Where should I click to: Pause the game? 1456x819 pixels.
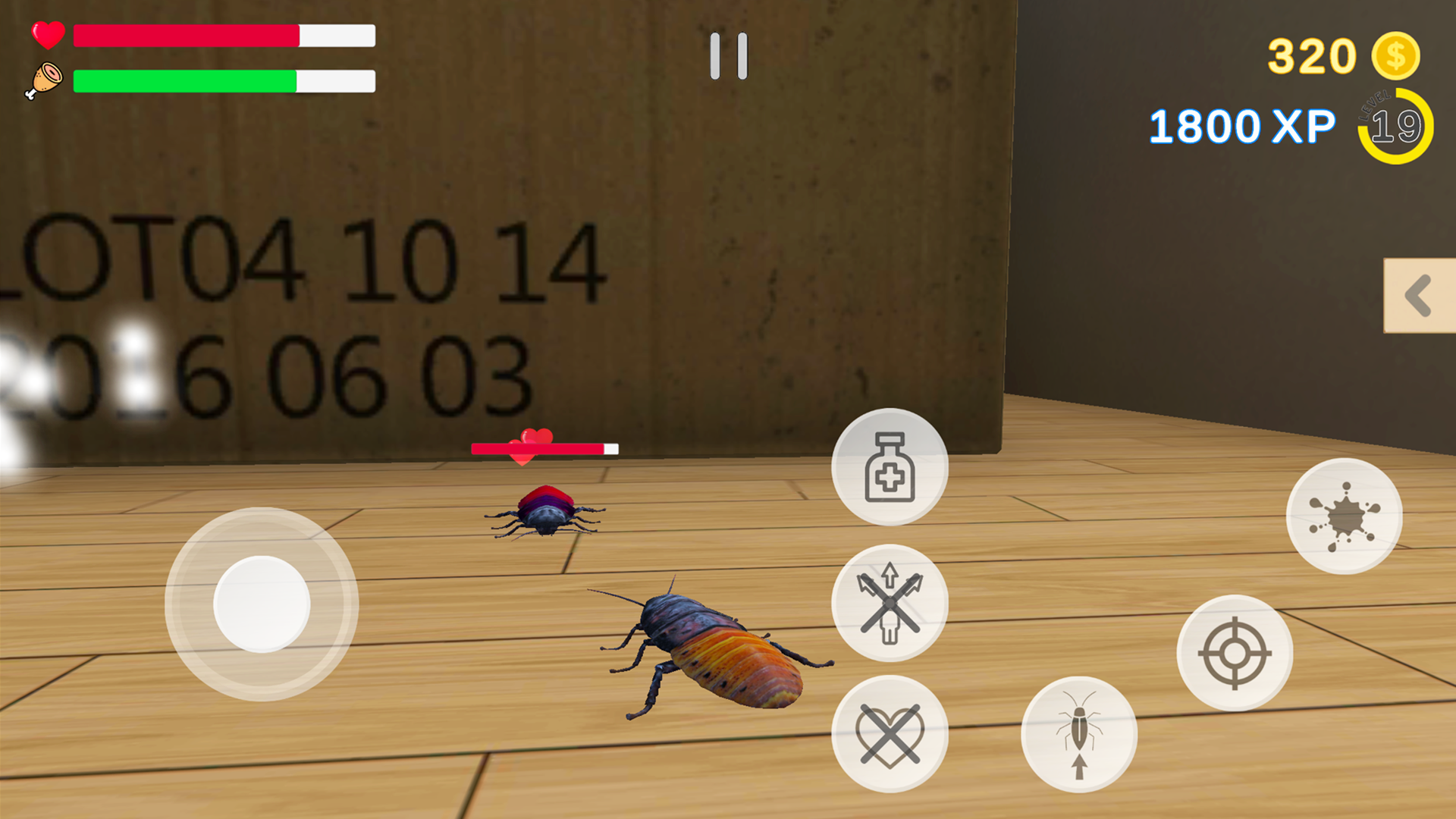728,57
